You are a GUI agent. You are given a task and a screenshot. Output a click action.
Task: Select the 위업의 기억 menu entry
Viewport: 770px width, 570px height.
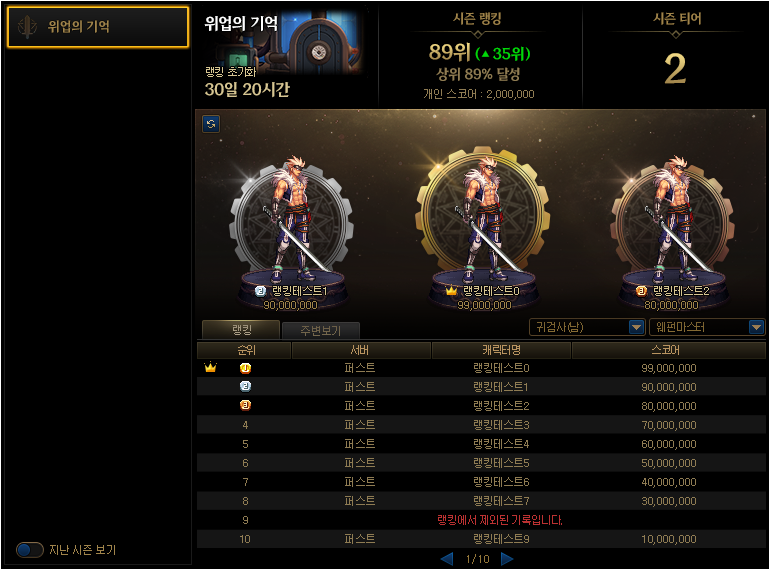coord(97,27)
